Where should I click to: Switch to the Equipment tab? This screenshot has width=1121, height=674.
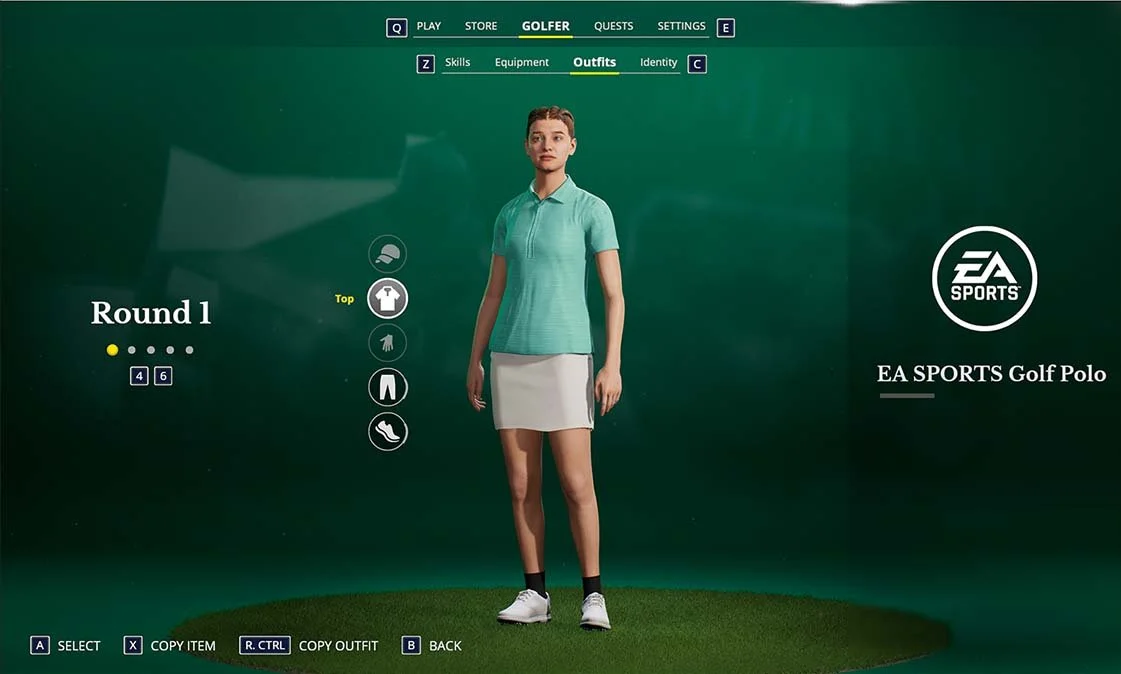[x=522, y=62]
